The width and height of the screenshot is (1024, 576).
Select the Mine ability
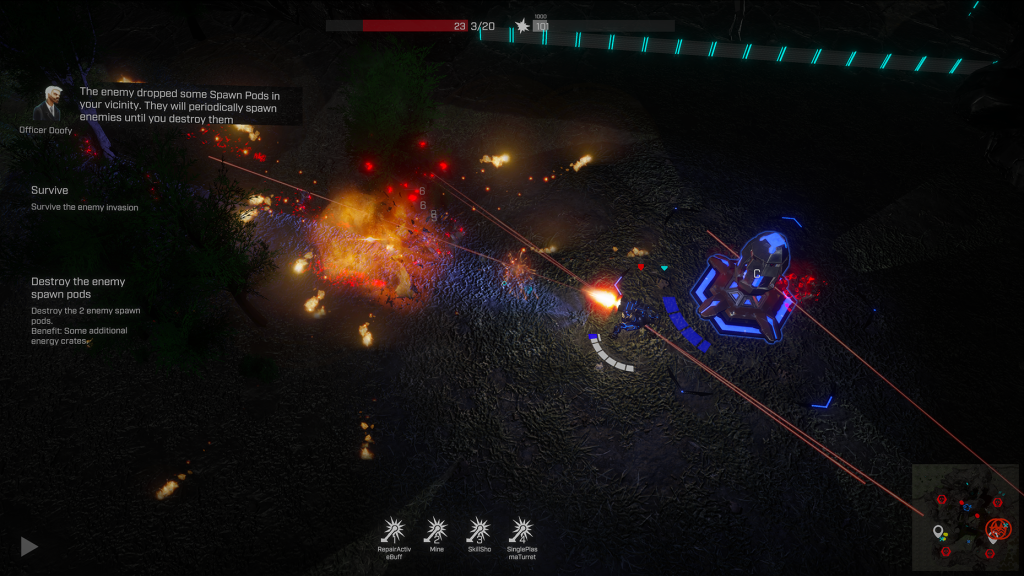436,530
